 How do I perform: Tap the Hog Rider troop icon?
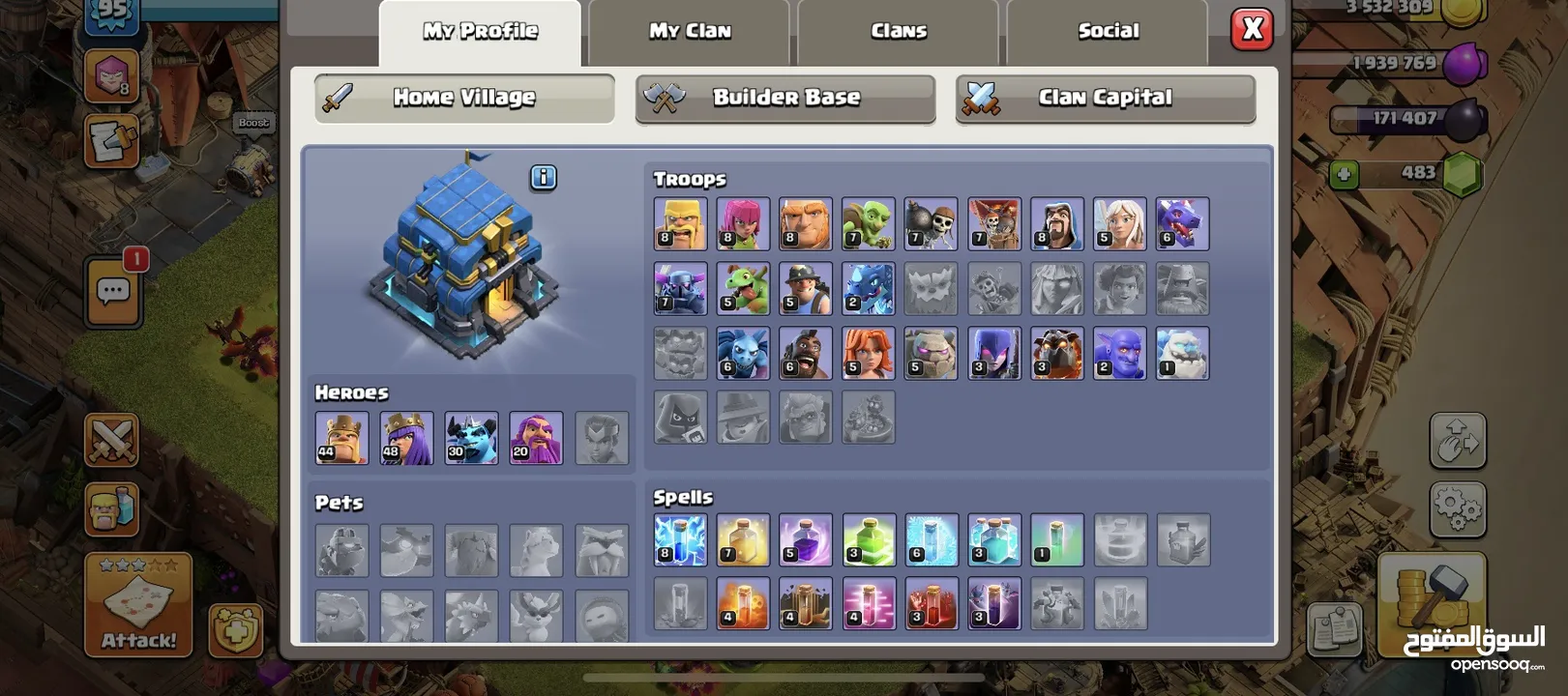[x=806, y=353]
